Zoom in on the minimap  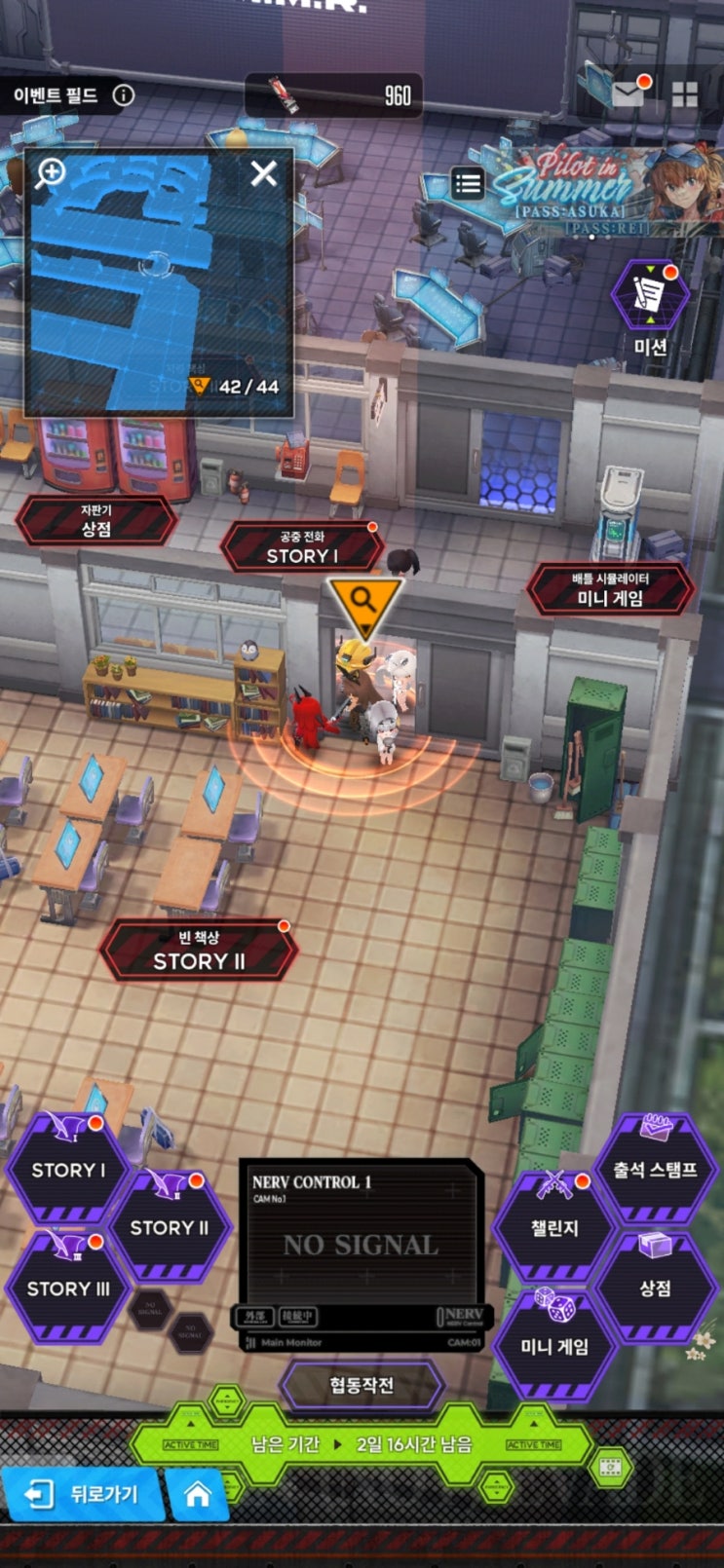pyautogui.click(x=51, y=173)
